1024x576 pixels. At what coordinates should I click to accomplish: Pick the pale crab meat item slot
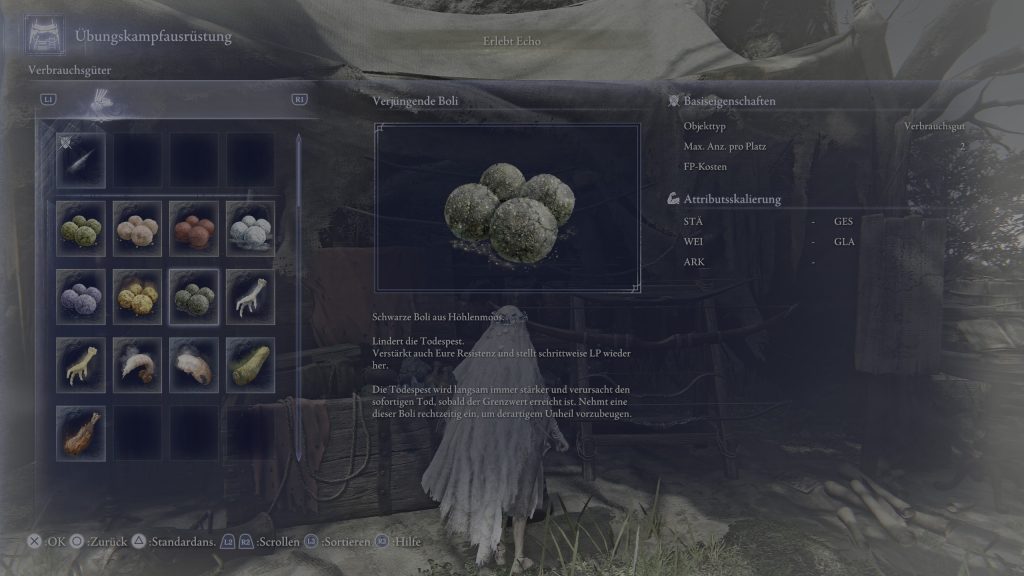point(194,363)
